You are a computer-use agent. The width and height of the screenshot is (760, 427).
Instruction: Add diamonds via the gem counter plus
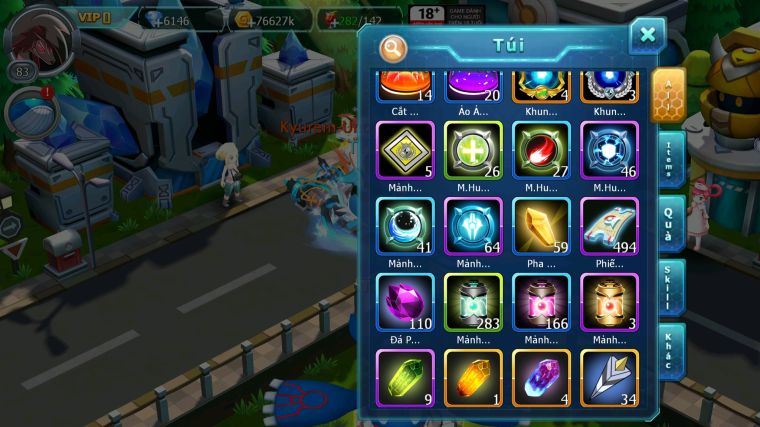pyautogui.click(x=152, y=18)
